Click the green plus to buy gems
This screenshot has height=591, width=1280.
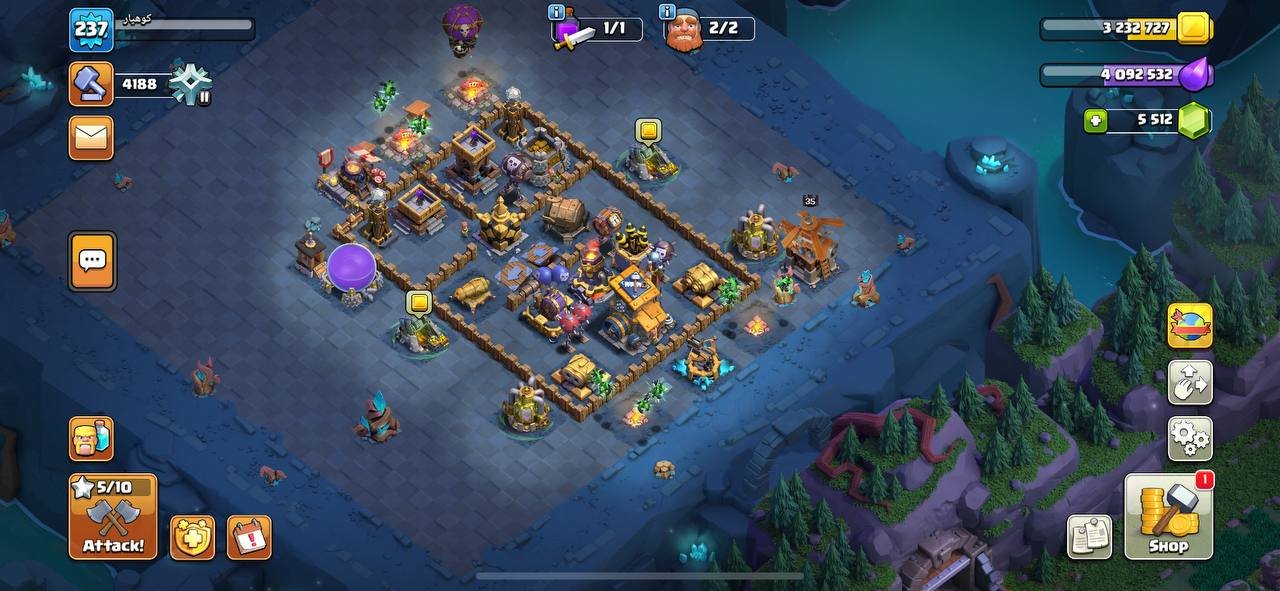1096,121
